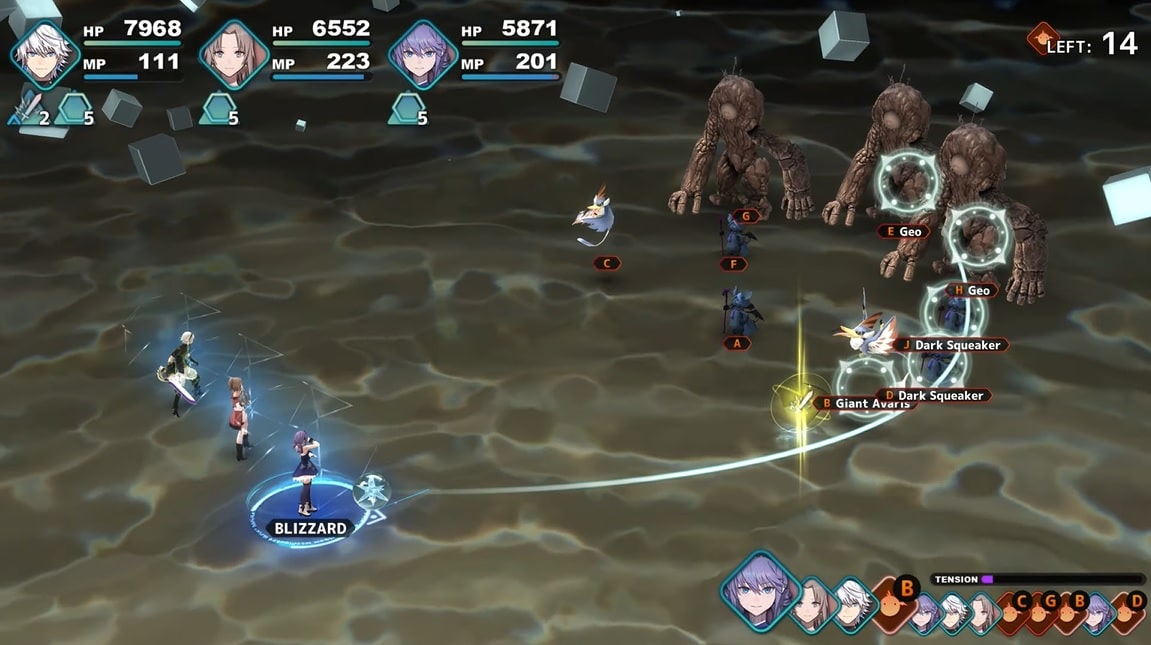This screenshot has width=1151, height=645.
Task: Select enemy target marker C
Action: (606, 264)
